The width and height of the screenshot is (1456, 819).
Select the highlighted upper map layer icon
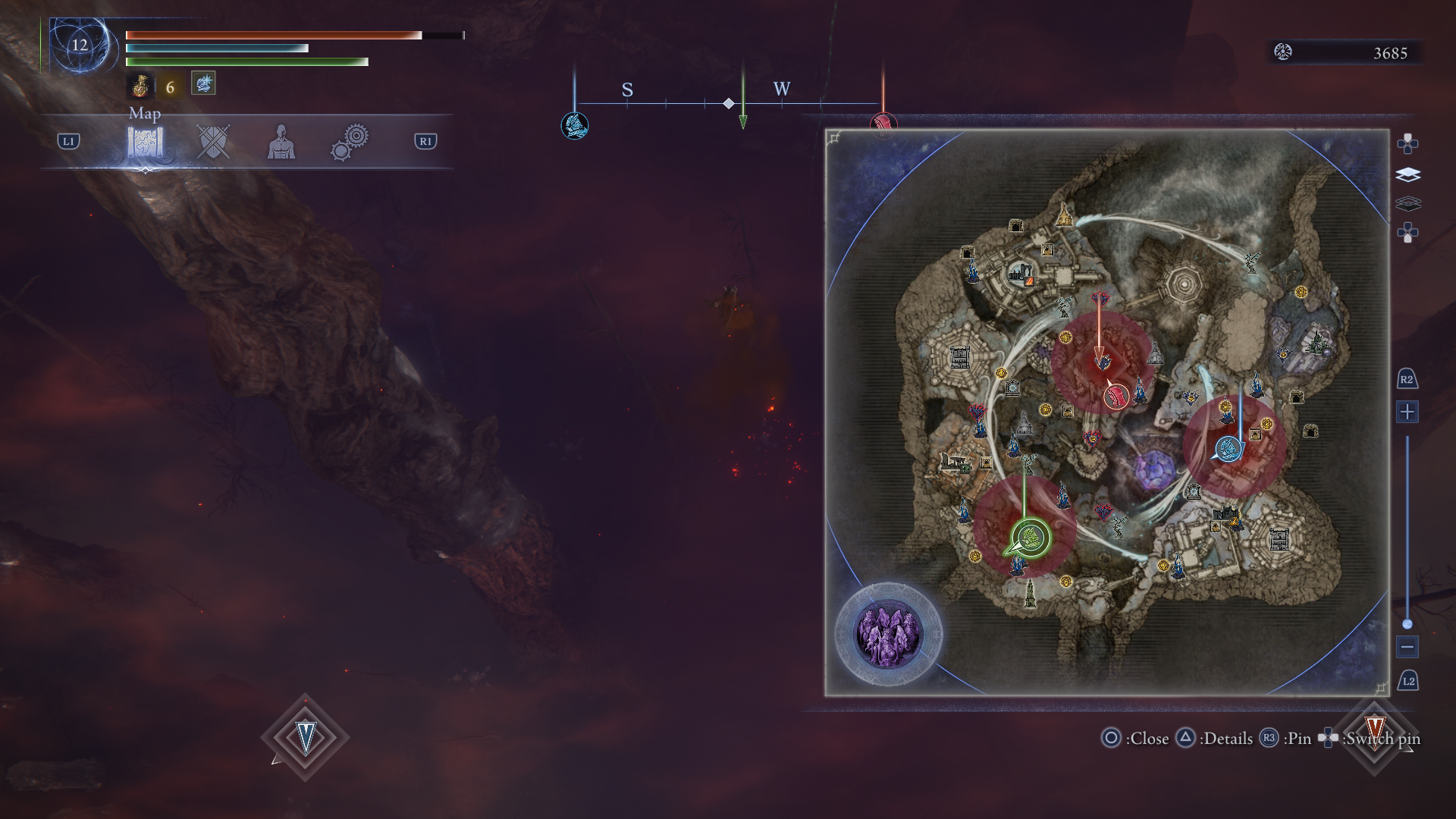tap(1407, 175)
